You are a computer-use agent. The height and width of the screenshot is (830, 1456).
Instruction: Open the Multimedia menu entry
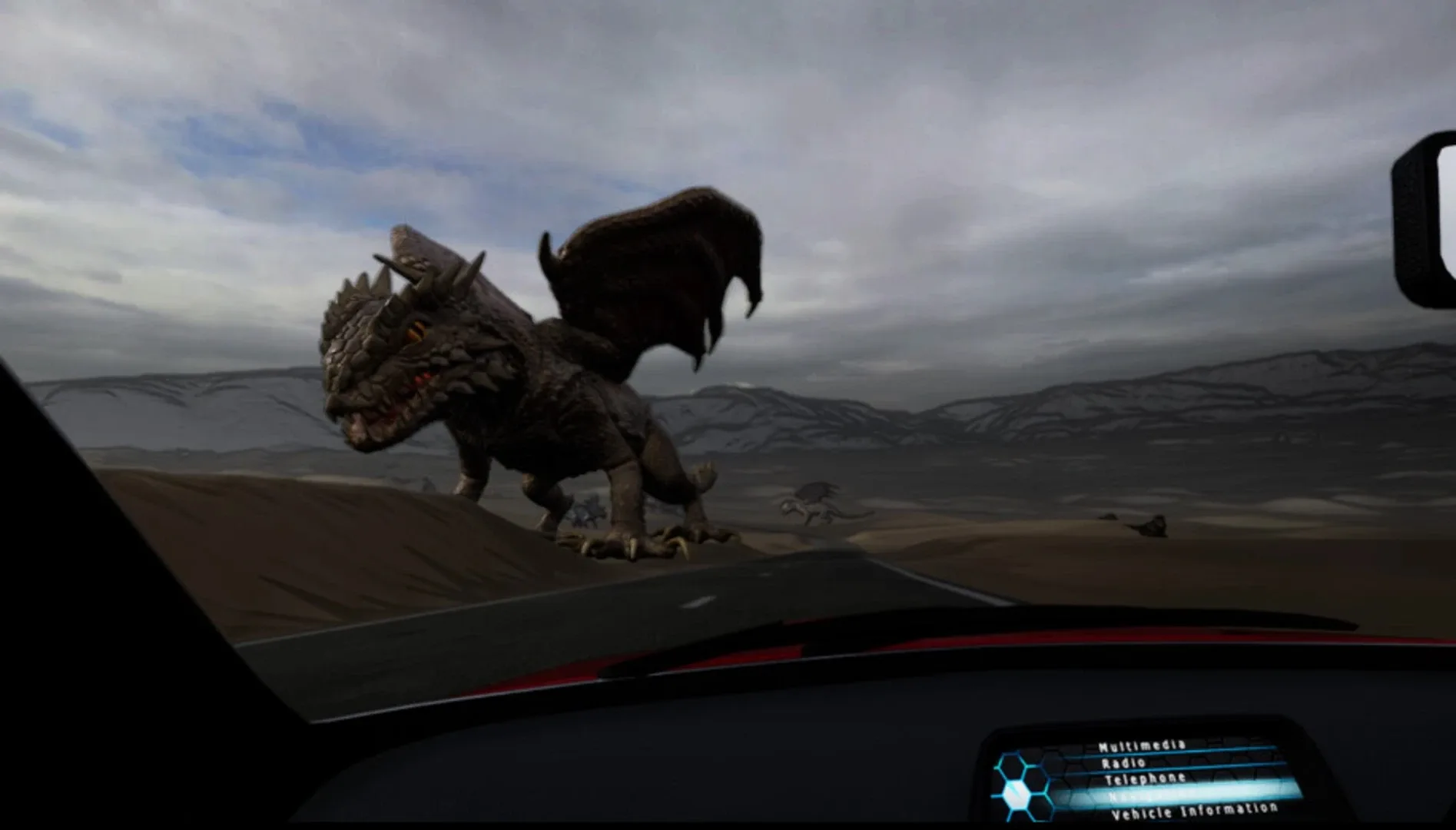(1142, 747)
